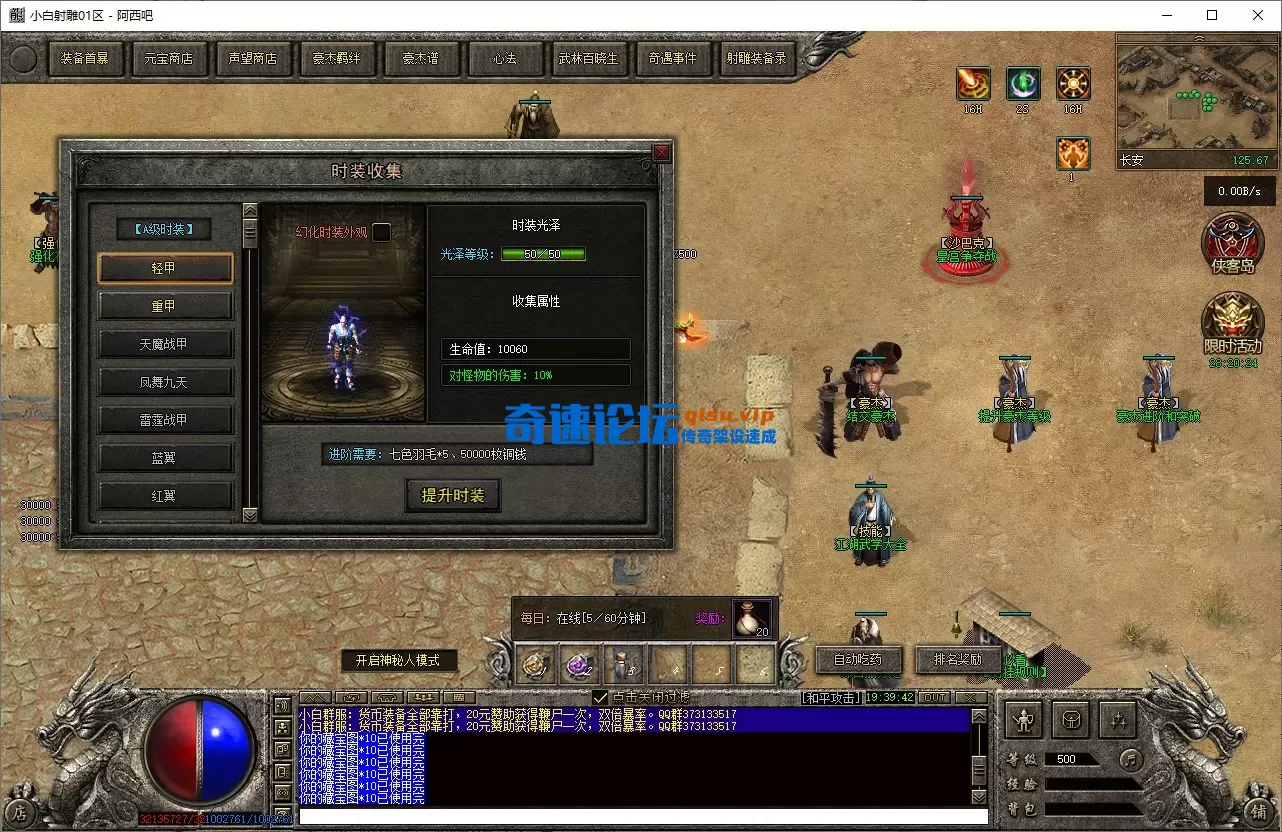The width and height of the screenshot is (1282, 832).
Task: Open the 元宝商店 menu item
Action: (x=170, y=59)
